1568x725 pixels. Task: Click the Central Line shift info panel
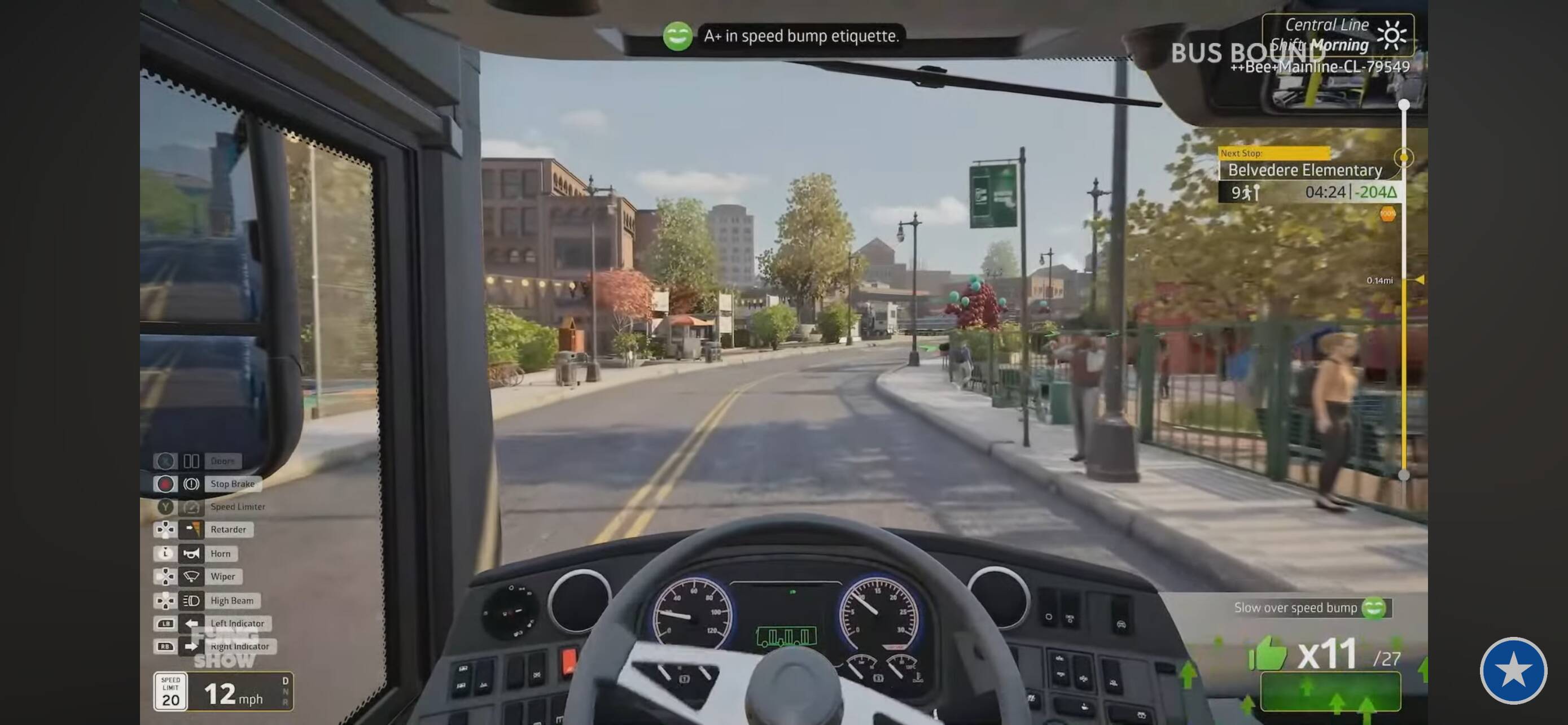click(x=1337, y=34)
